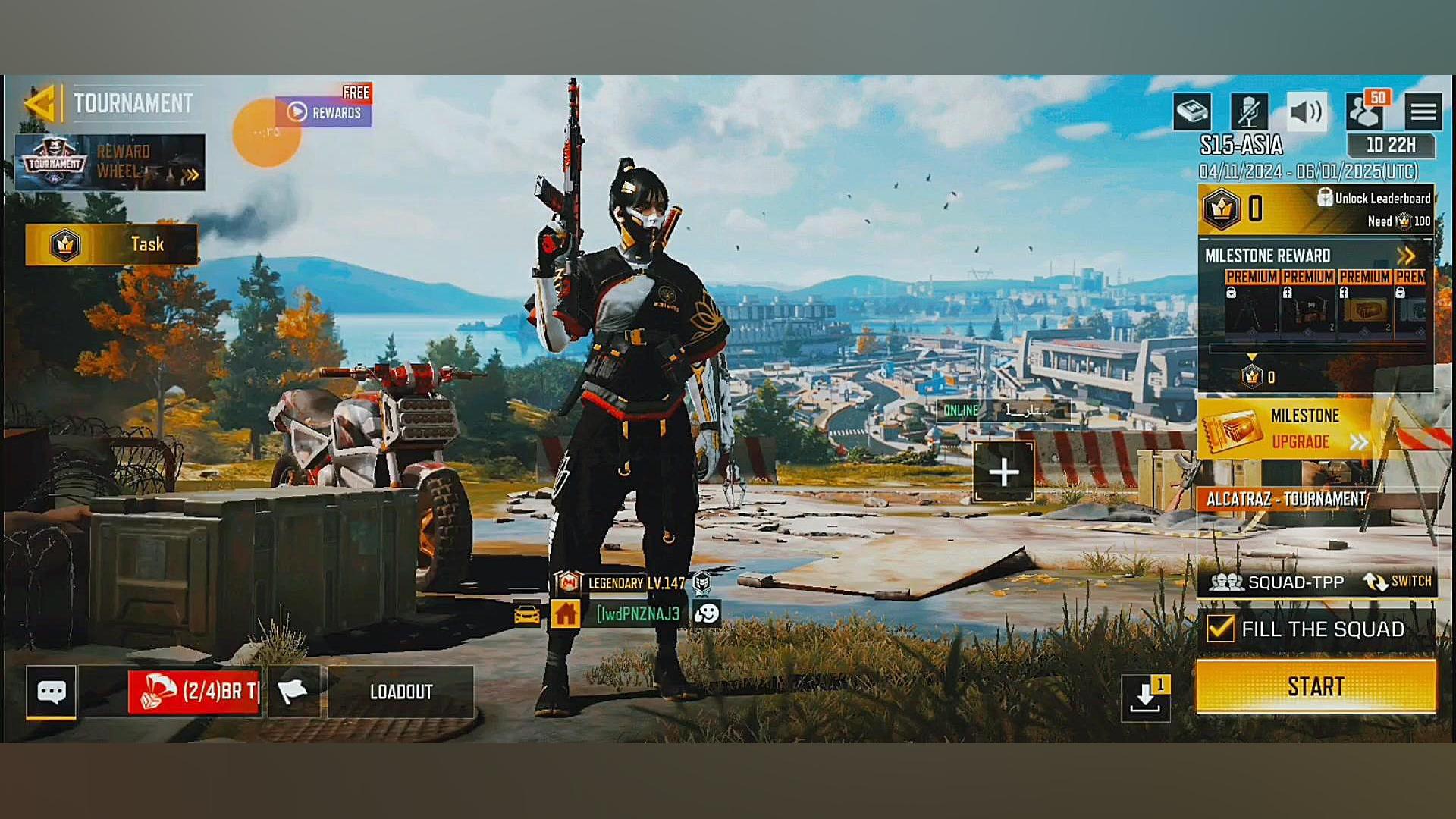Open the friends list icon
The image size is (1456, 819).
[x=1364, y=112]
